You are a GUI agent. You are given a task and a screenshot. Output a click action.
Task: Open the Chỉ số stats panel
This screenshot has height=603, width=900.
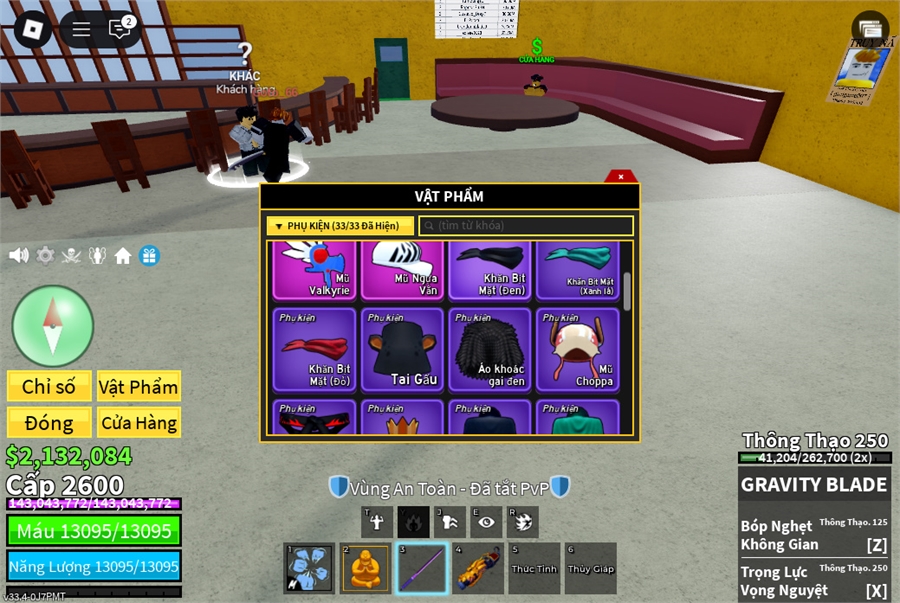(49, 387)
